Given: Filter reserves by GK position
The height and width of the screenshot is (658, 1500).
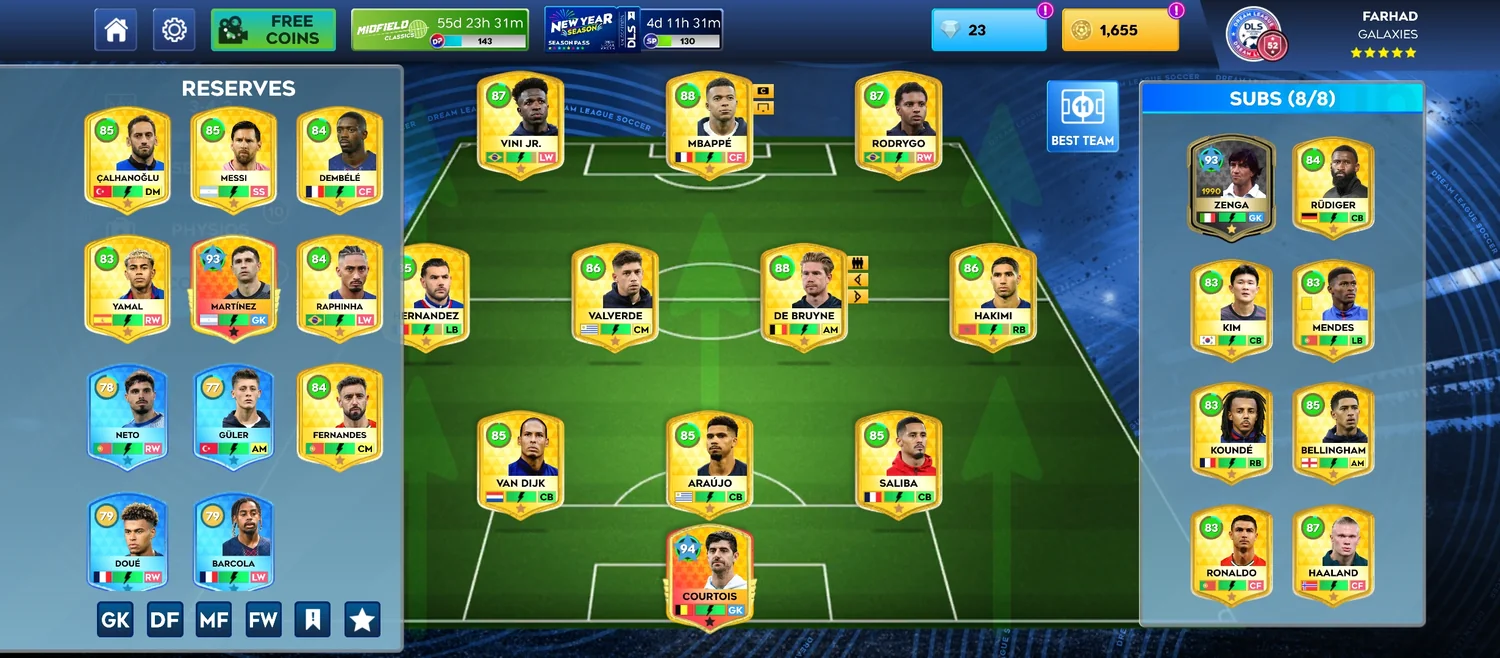Looking at the screenshot, I should click(115, 620).
